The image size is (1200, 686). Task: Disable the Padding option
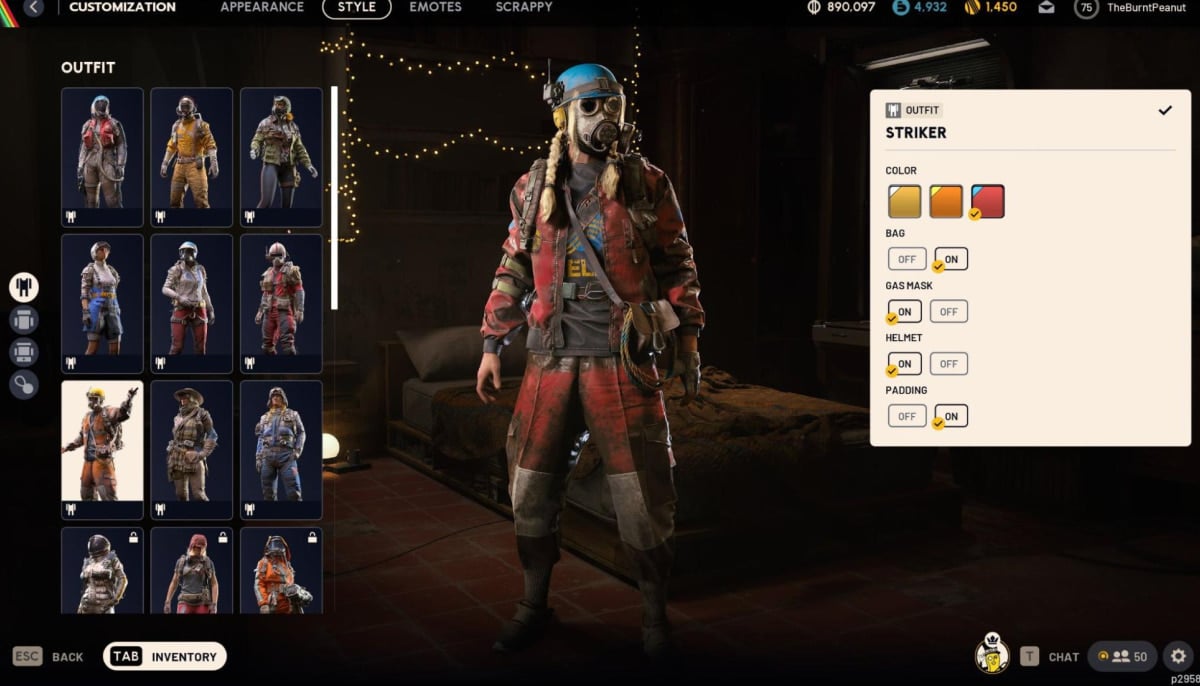[x=906, y=416]
